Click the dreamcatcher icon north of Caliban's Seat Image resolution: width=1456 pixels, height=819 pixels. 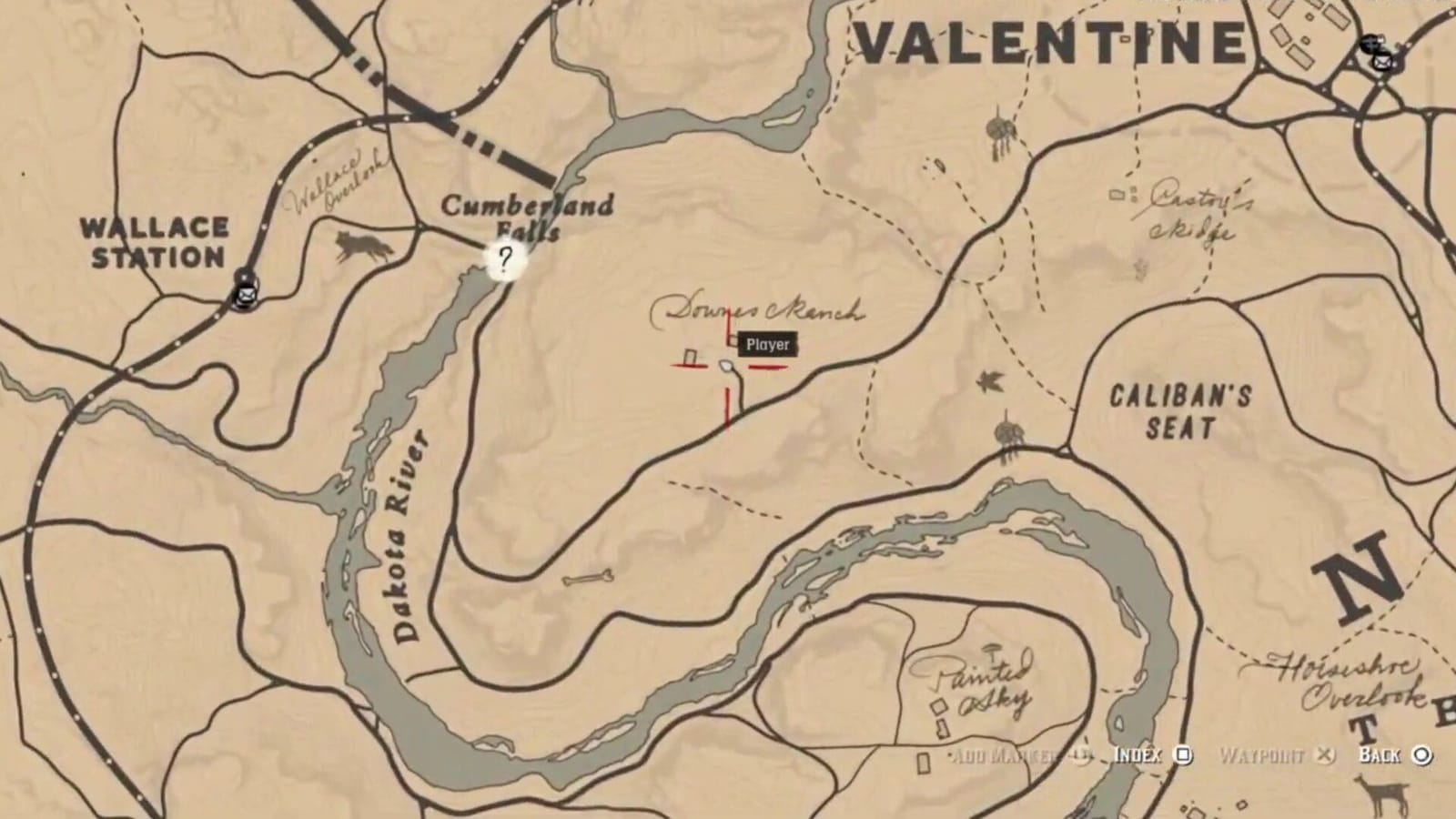pos(1008,434)
